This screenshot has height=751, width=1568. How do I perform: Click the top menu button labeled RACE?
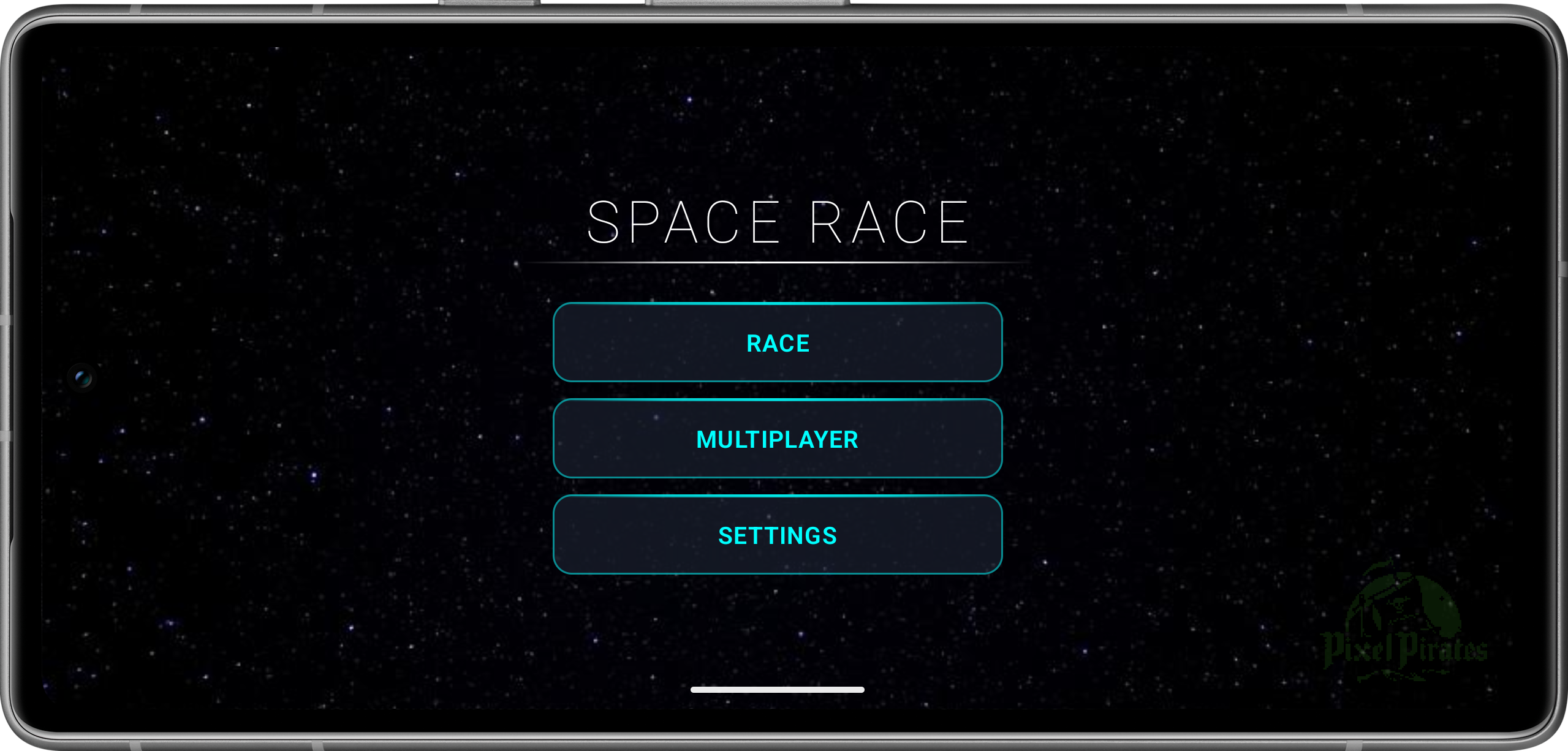point(777,342)
